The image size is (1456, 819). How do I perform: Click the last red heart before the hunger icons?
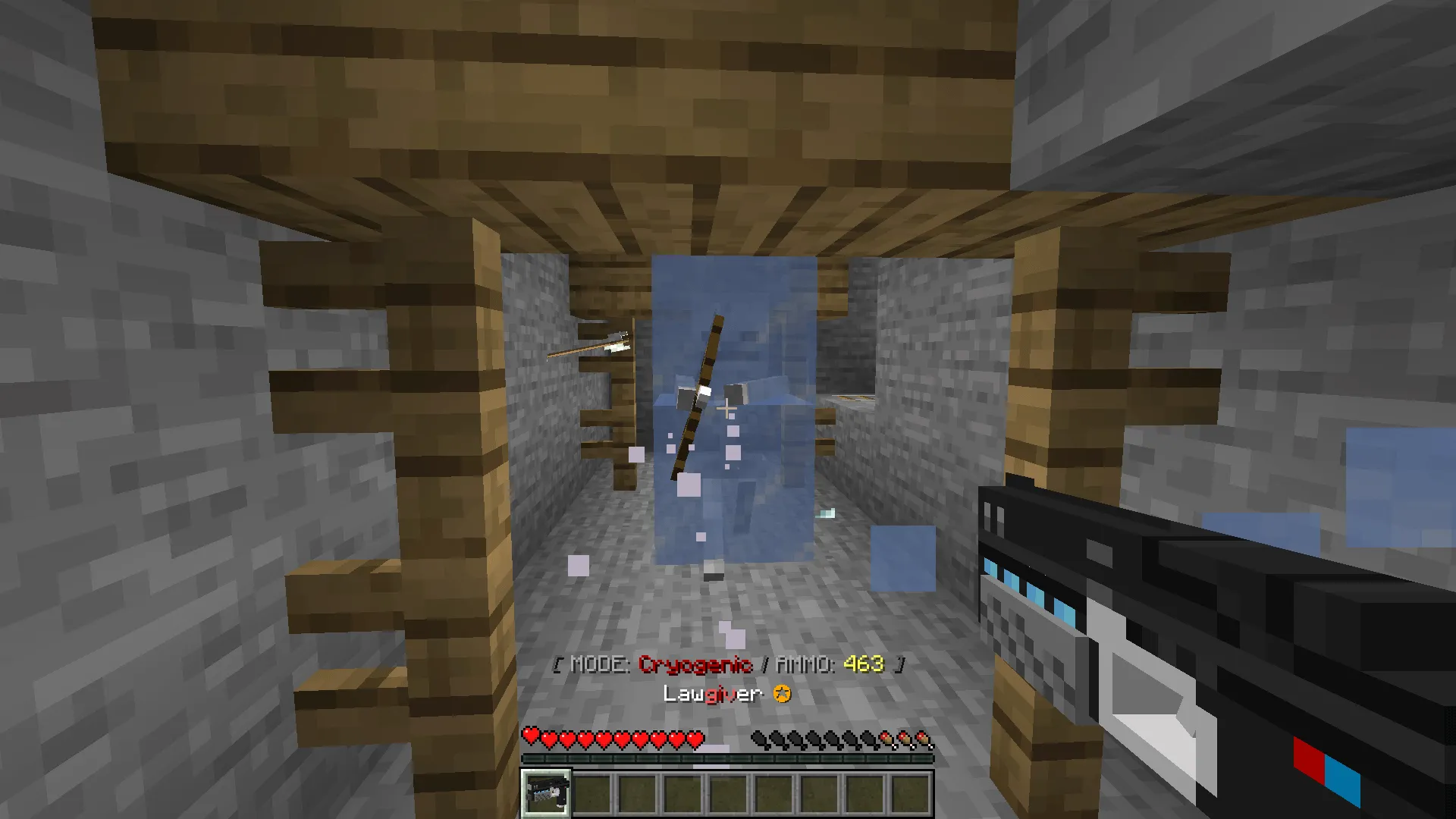click(696, 737)
